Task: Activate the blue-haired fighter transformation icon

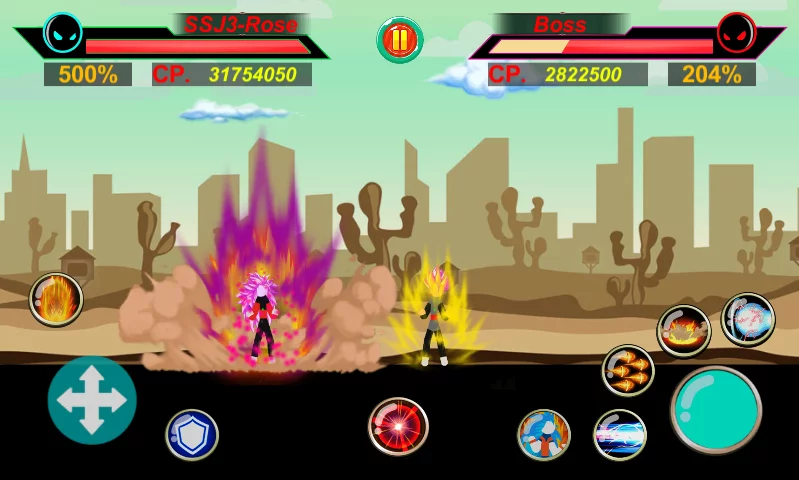Action: click(x=543, y=435)
